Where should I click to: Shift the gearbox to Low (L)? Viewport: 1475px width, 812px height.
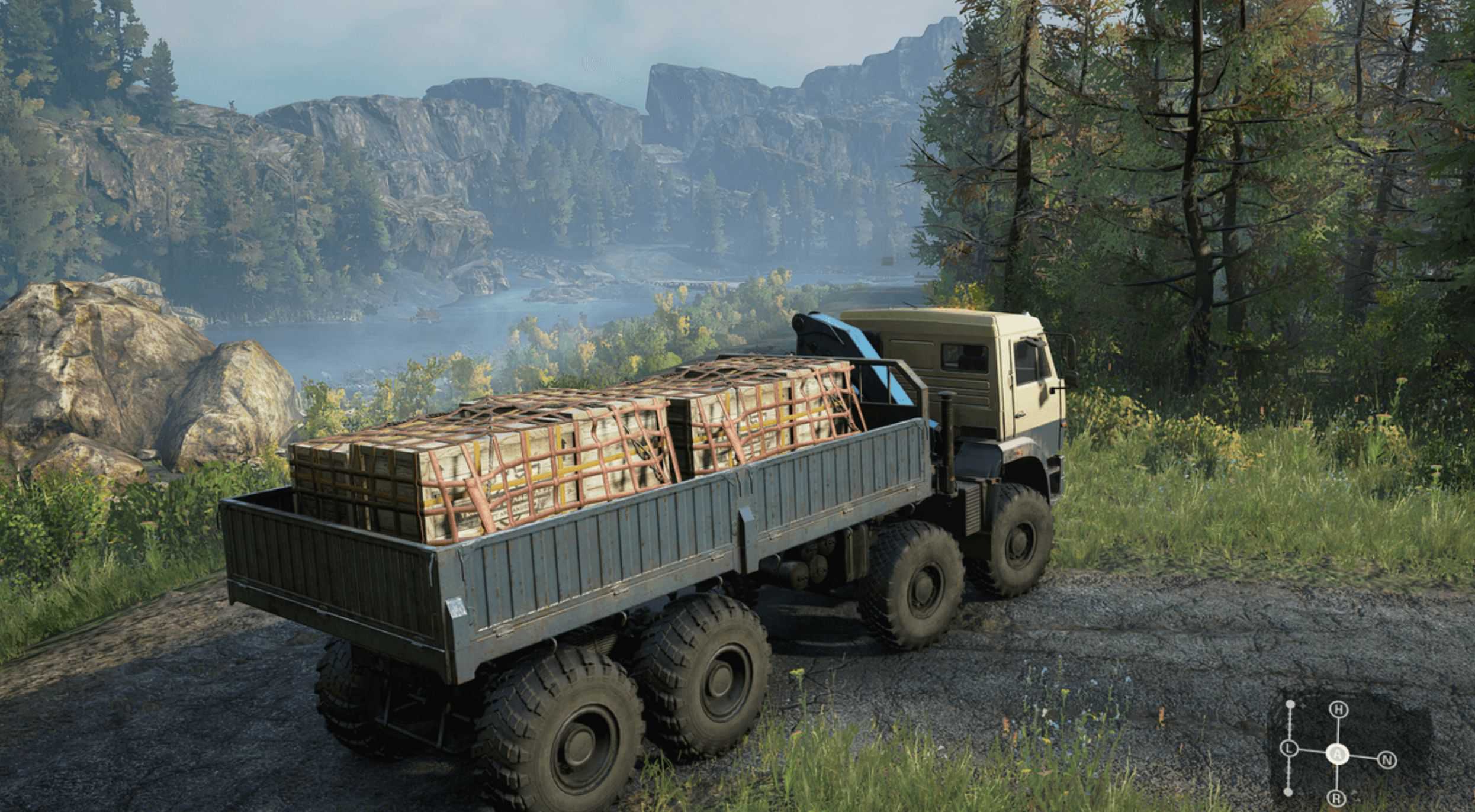[x=1288, y=749]
